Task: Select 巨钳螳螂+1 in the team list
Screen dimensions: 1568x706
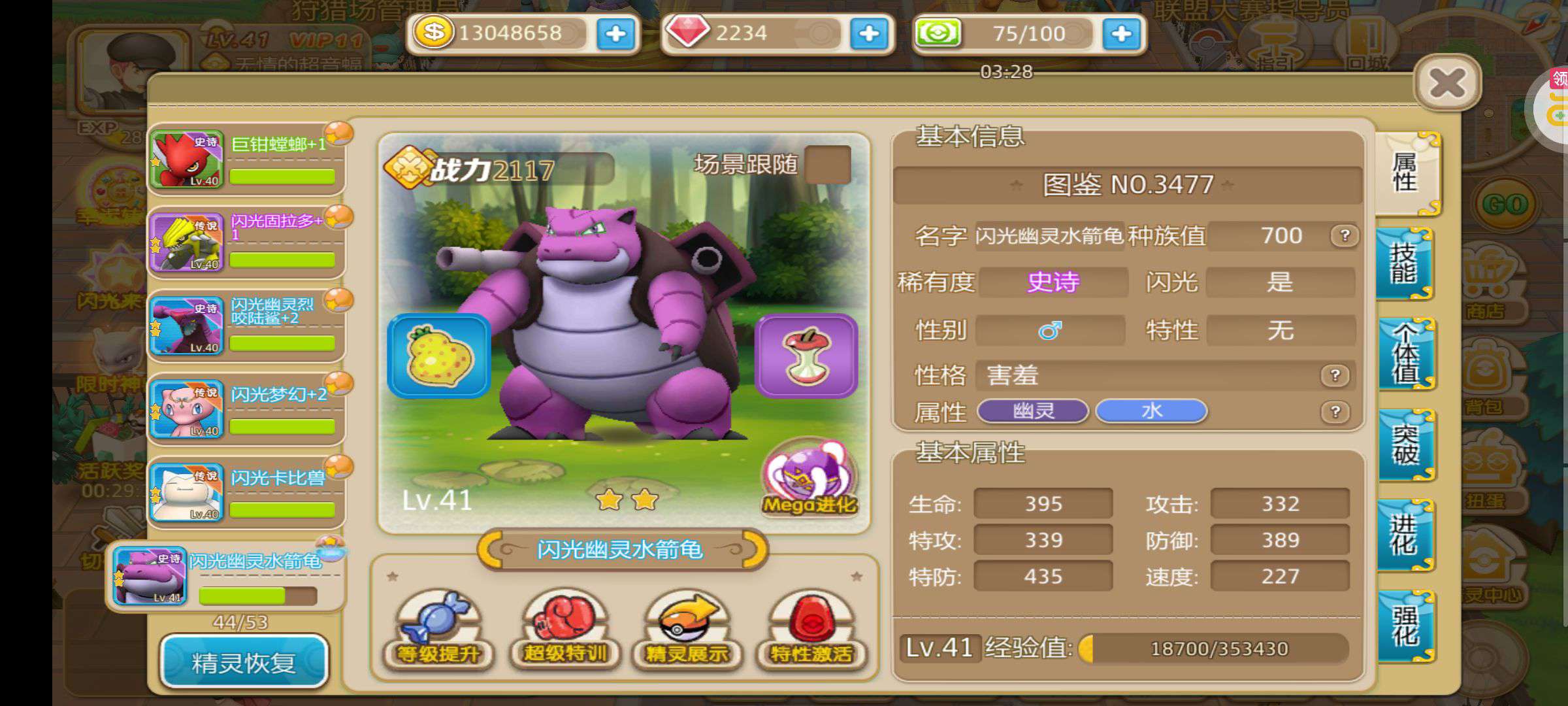Action: pos(247,159)
